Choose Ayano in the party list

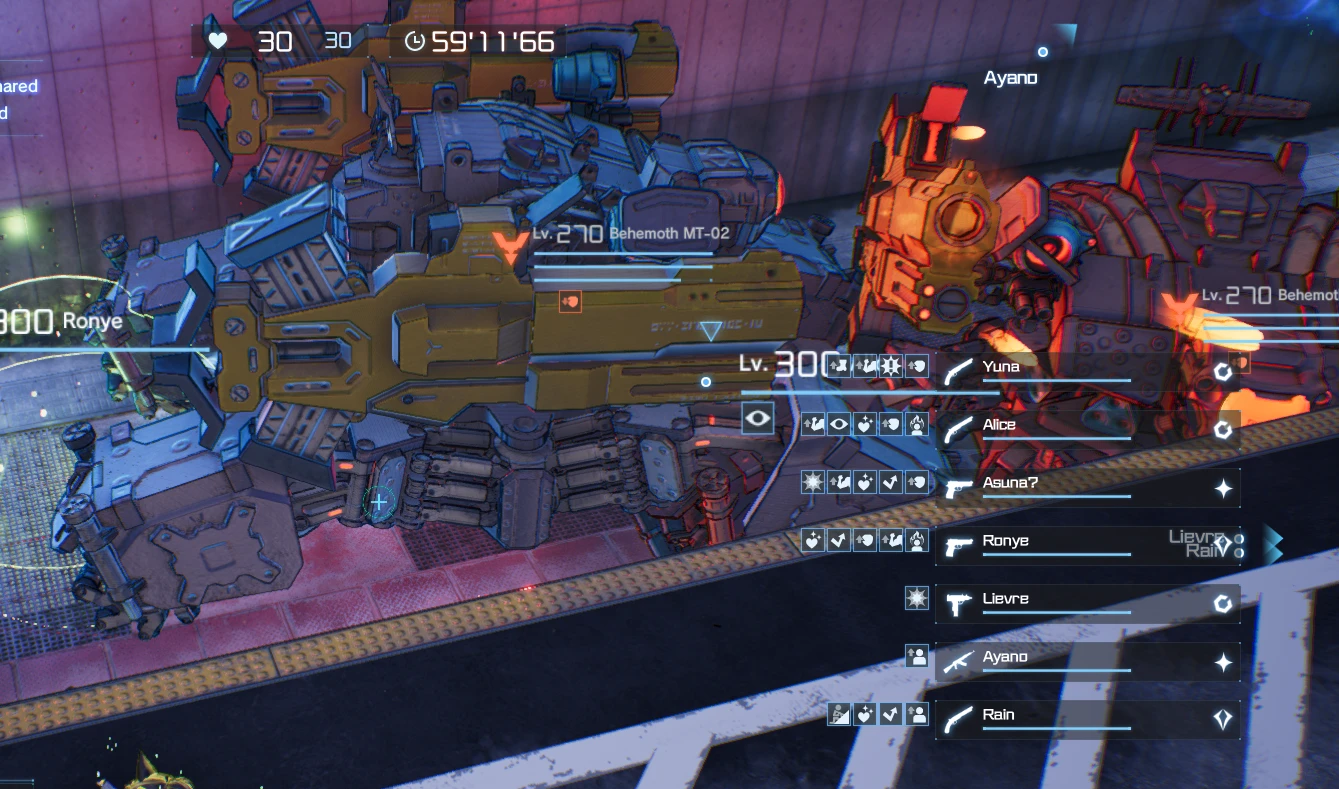coord(1086,662)
